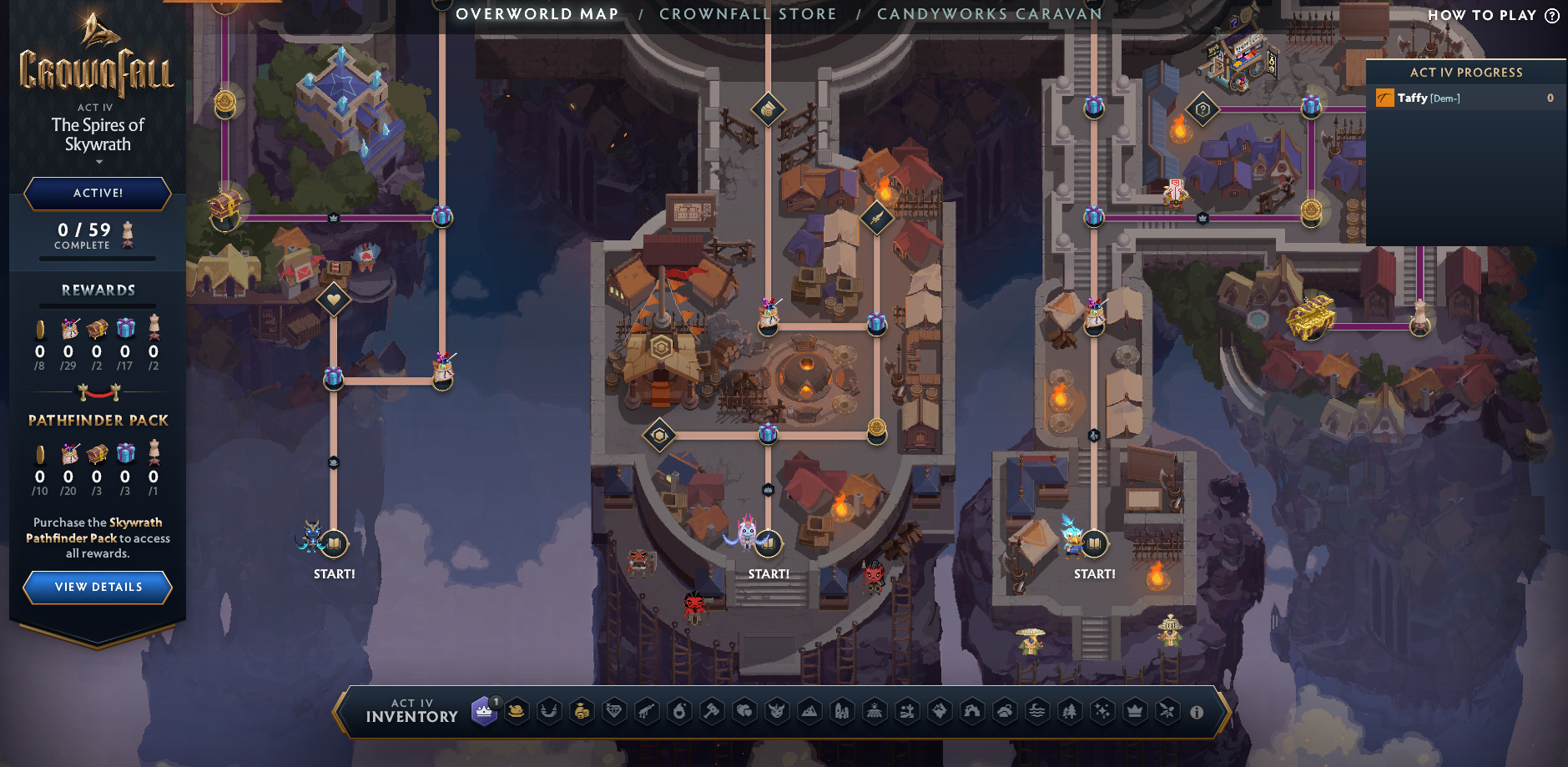Open the inventory info icon
1568x767 pixels.
(1197, 713)
